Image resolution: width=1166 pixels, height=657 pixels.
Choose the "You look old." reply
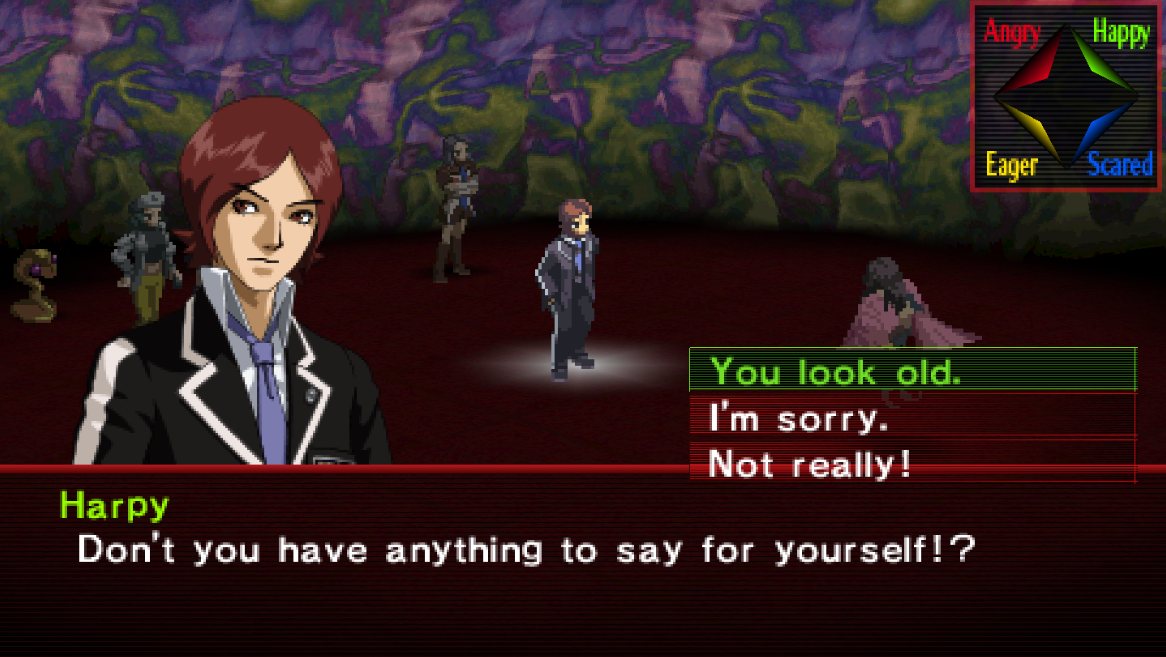tap(836, 372)
